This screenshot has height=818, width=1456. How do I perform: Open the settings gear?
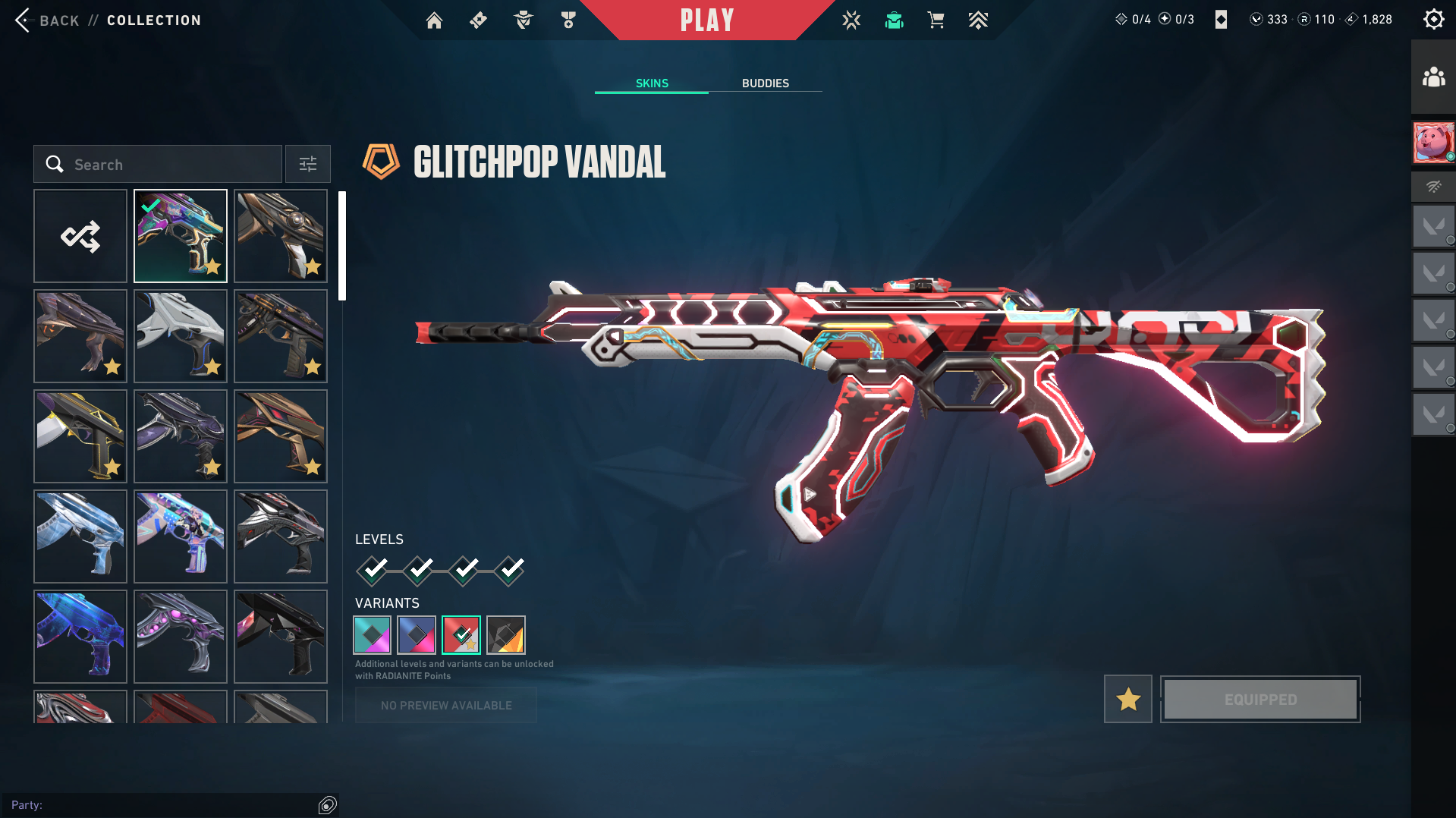1433,20
